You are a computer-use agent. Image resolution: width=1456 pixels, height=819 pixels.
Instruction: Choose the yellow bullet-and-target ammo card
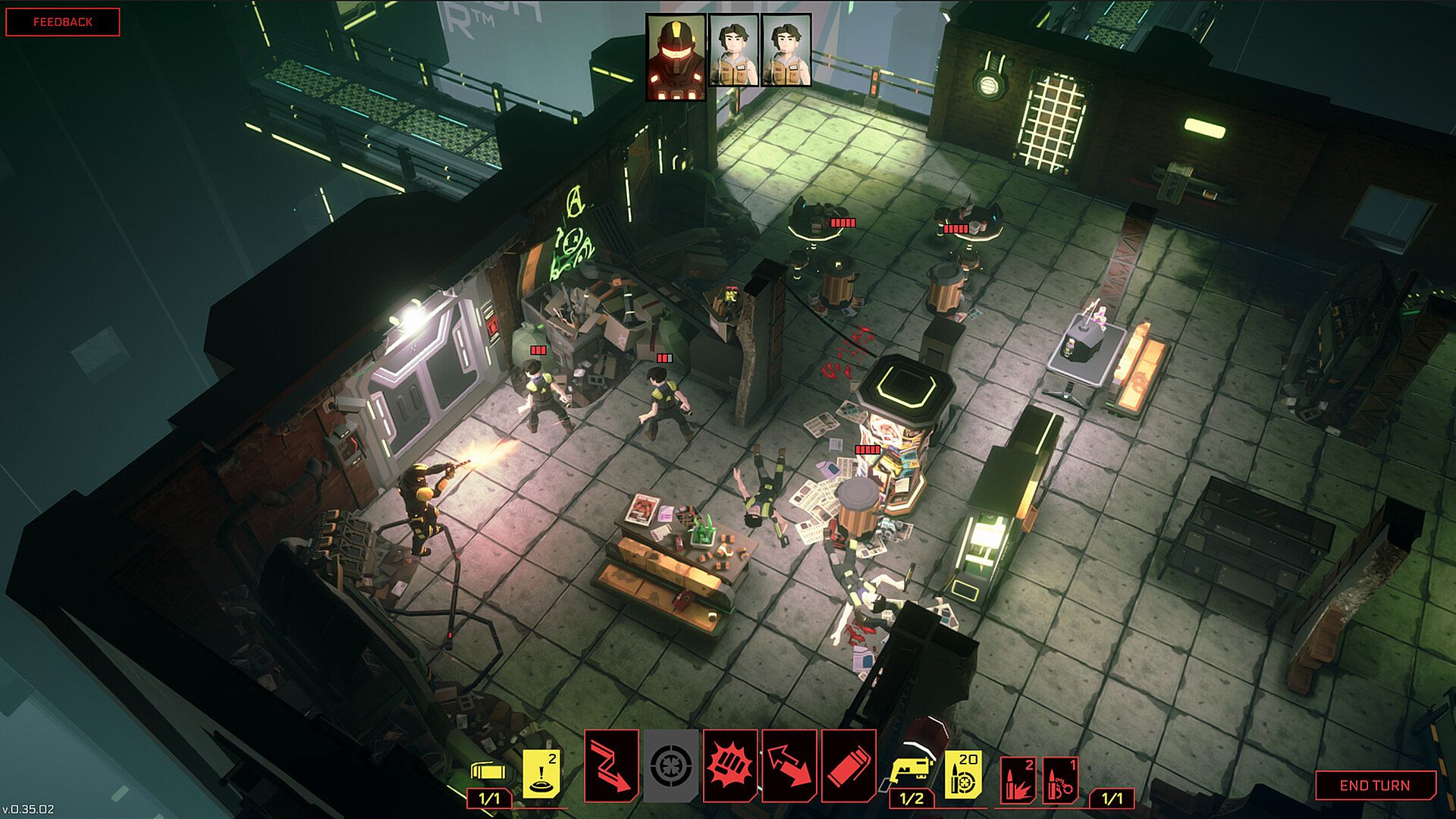963,773
